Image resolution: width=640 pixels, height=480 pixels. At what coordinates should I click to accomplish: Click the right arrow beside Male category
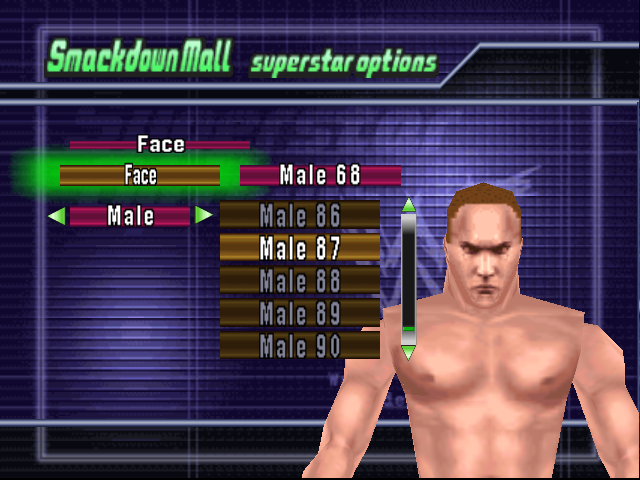203,215
